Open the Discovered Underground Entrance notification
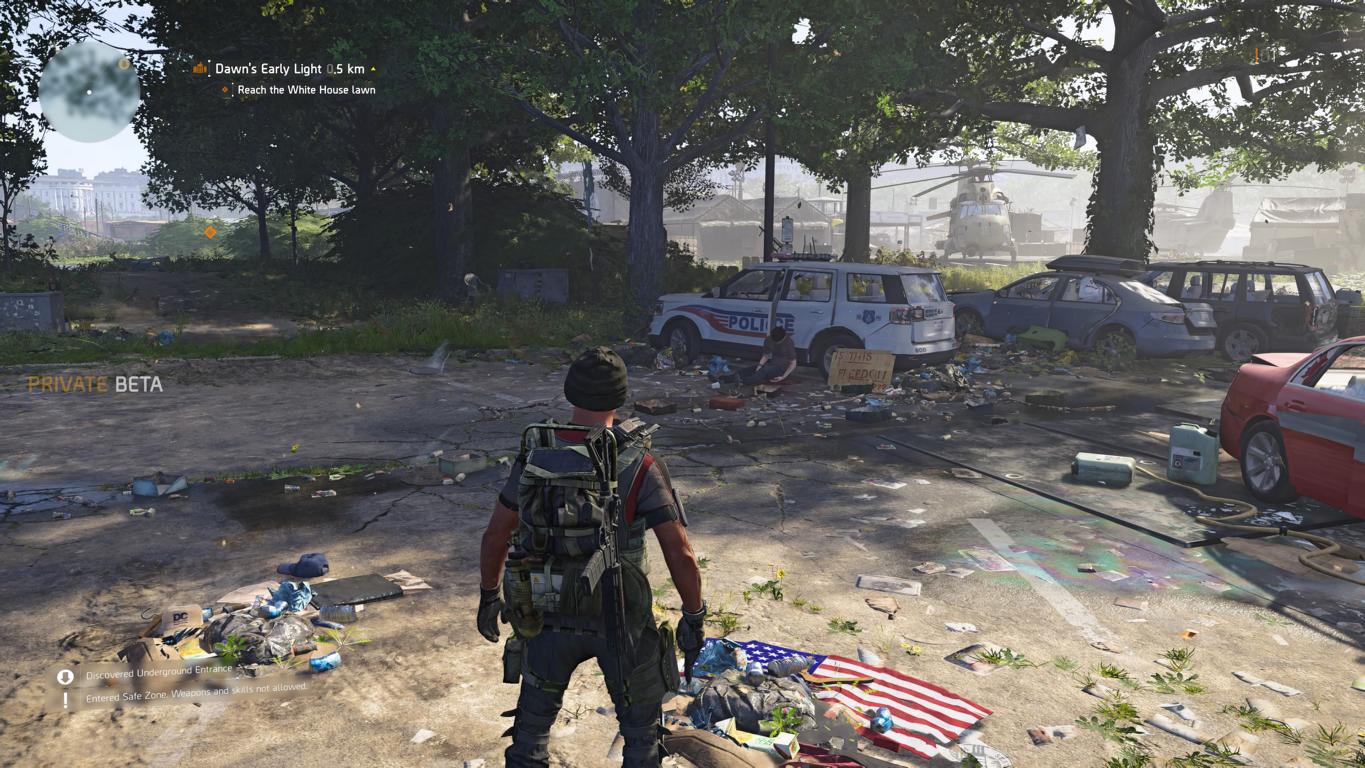Image resolution: width=1365 pixels, height=768 pixels. 158,675
